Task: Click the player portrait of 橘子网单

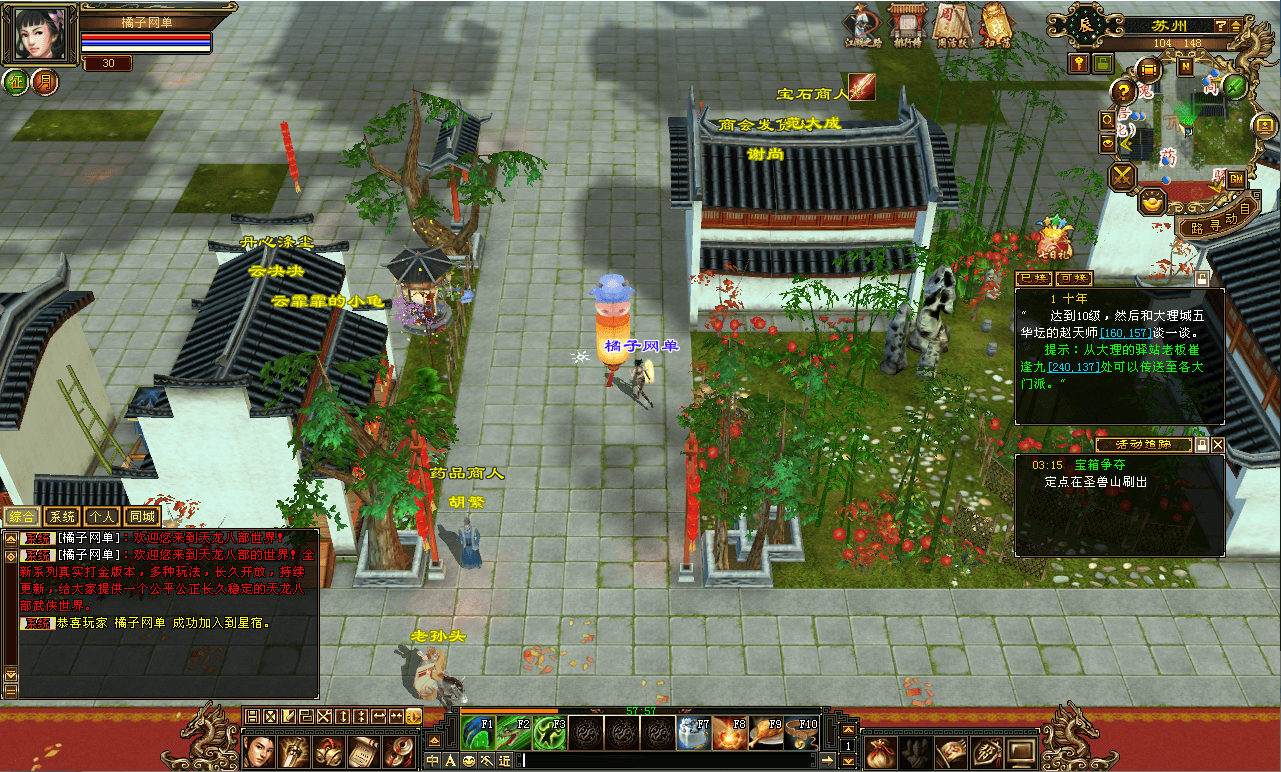Action: click(x=40, y=35)
